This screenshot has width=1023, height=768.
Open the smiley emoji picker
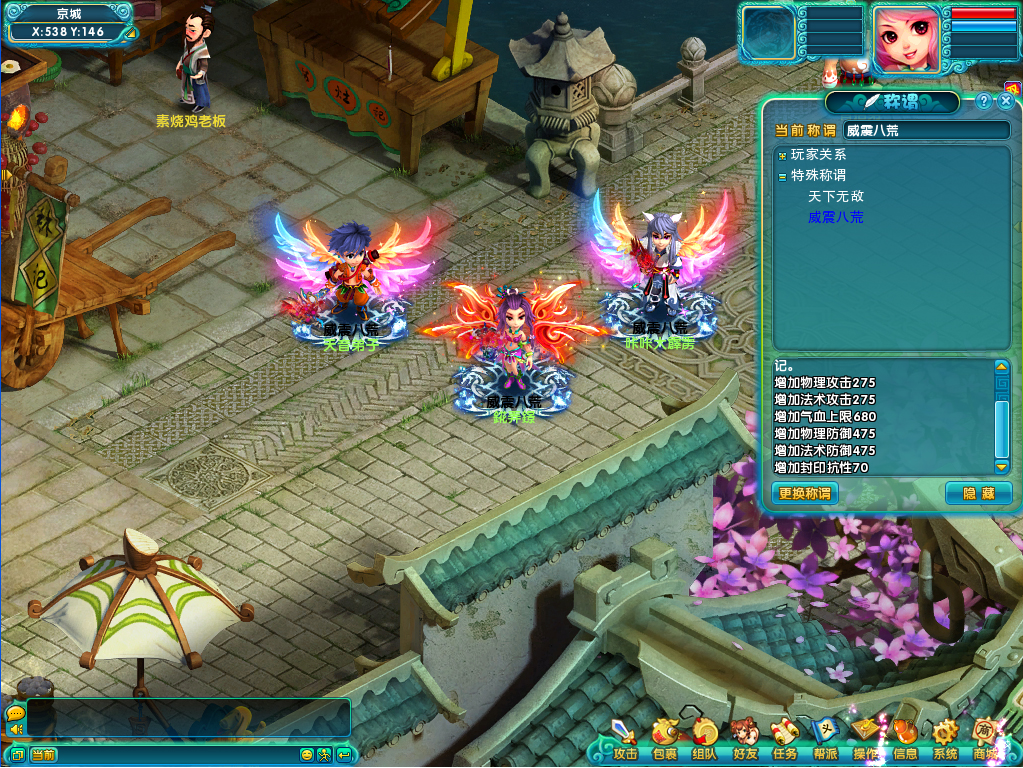coord(307,755)
